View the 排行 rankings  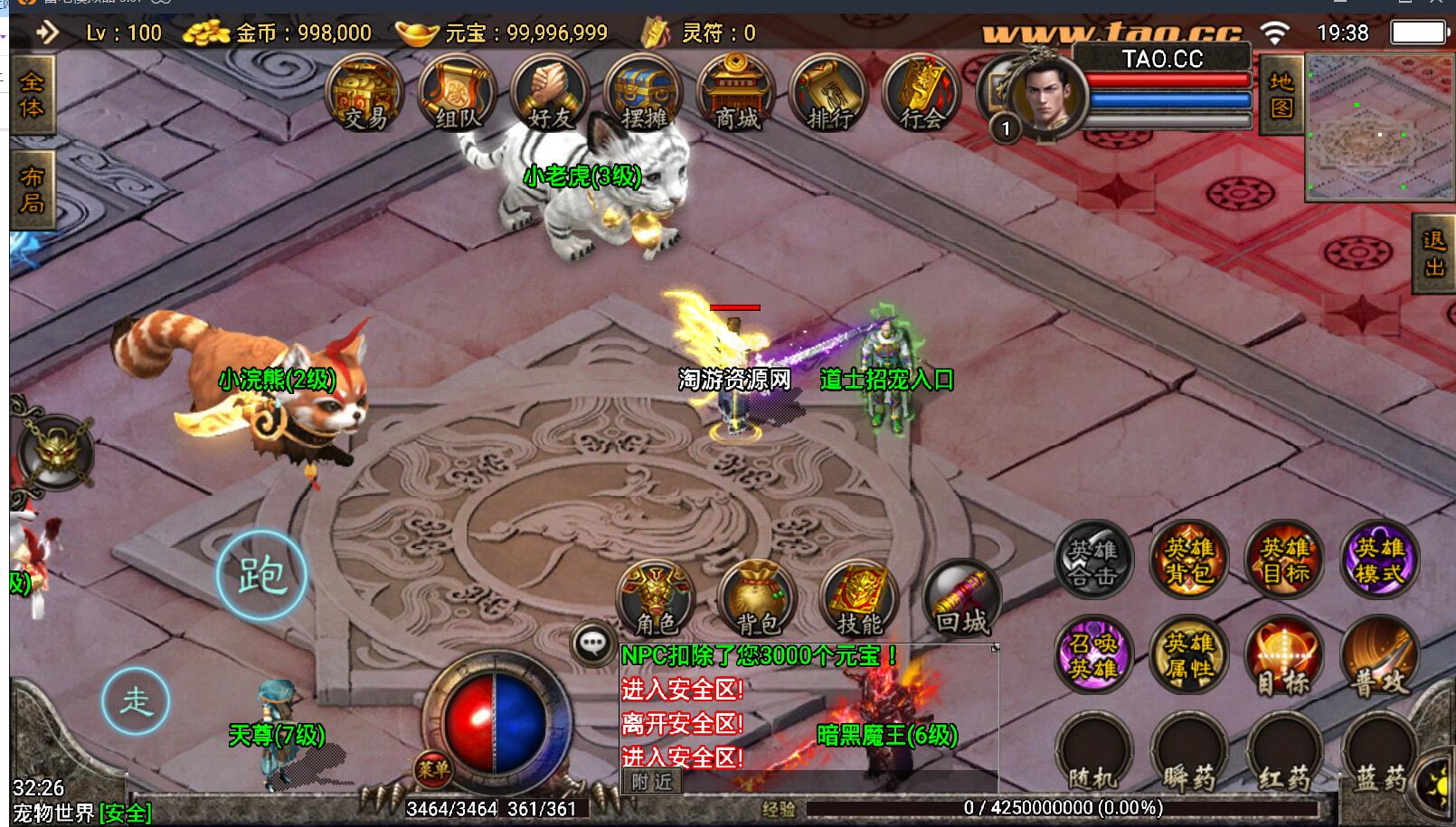tap(829, 95)
